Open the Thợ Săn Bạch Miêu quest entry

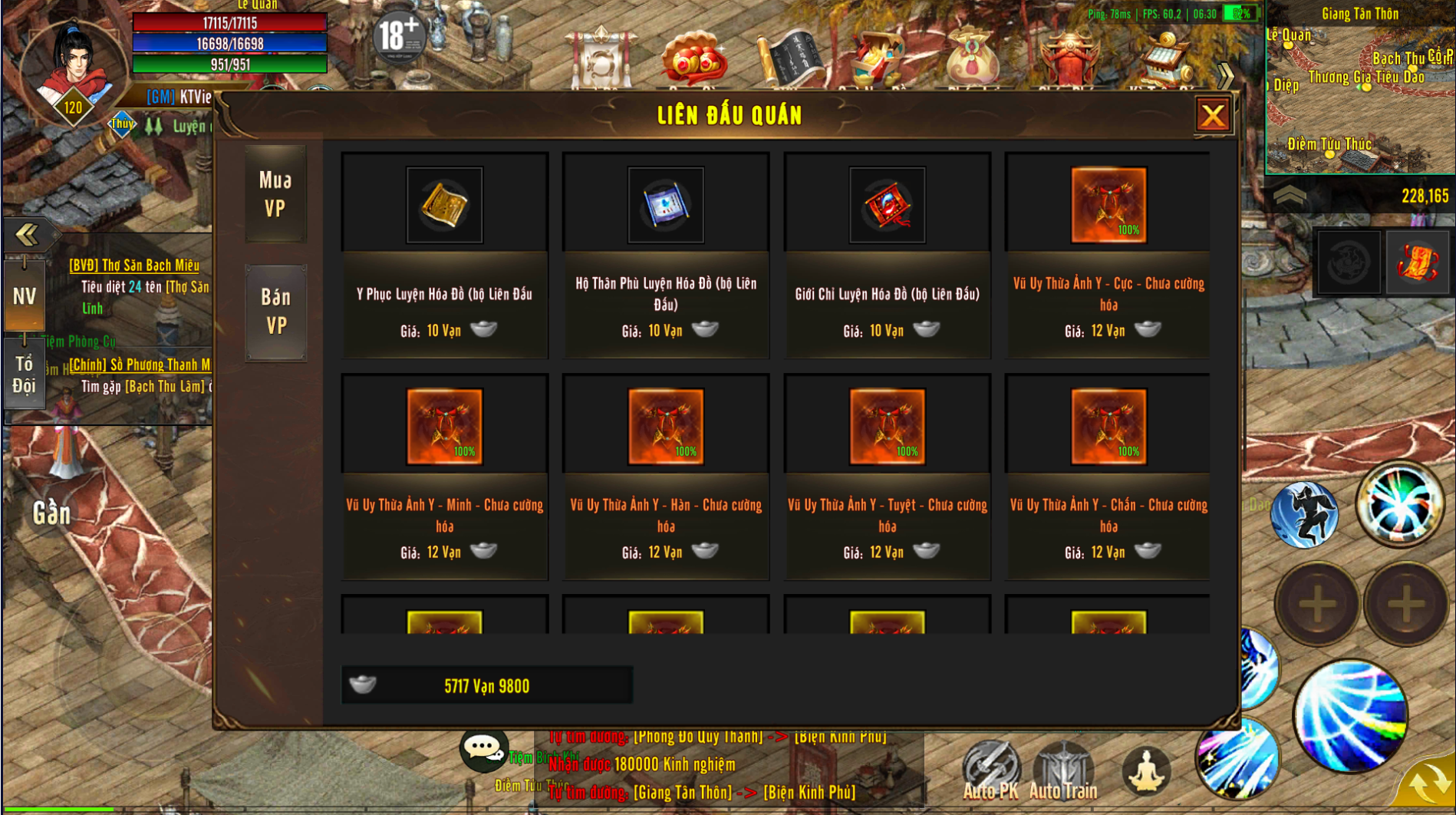134,266
